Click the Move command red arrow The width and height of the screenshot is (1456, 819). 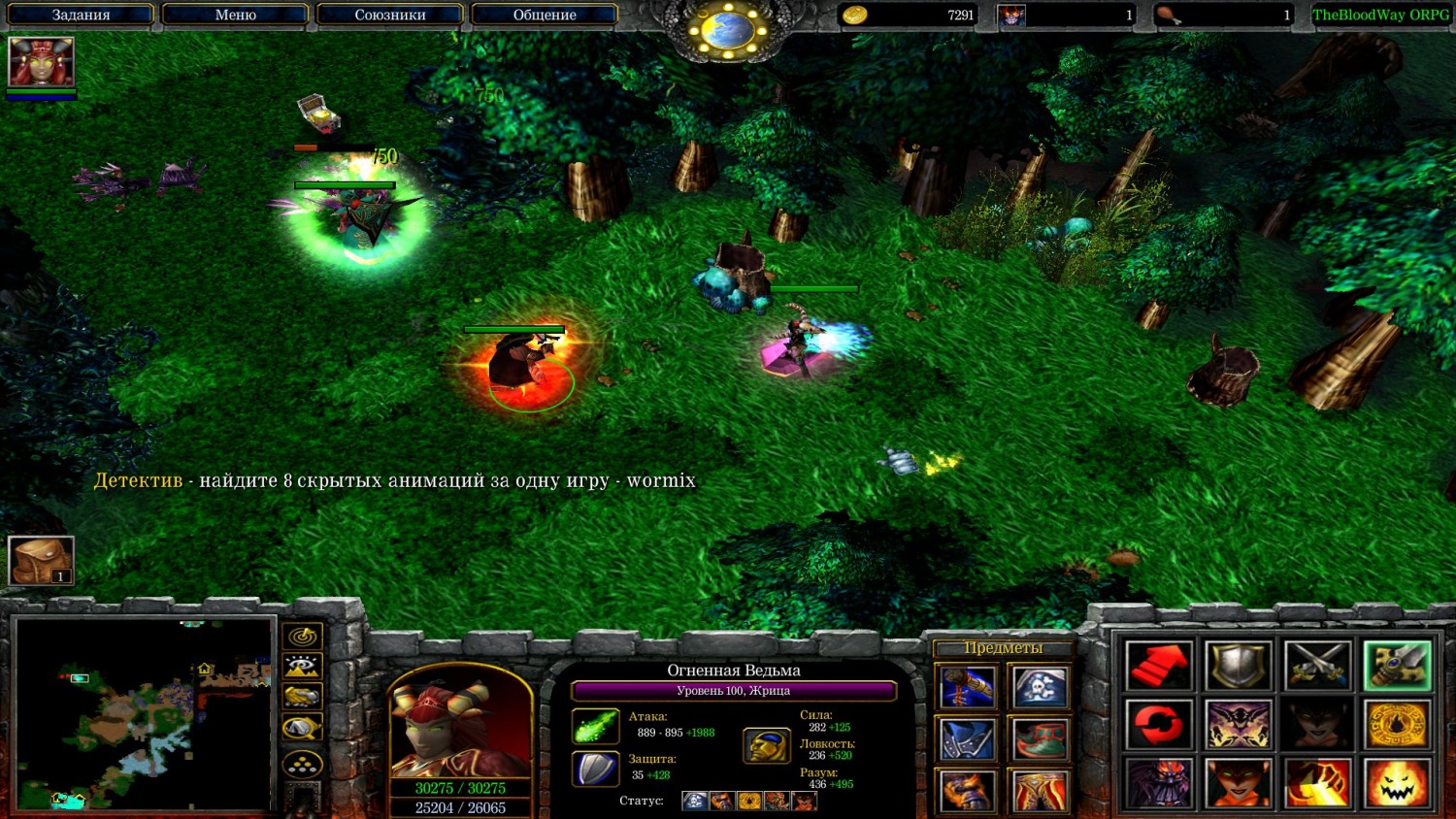pos(1159,666)
